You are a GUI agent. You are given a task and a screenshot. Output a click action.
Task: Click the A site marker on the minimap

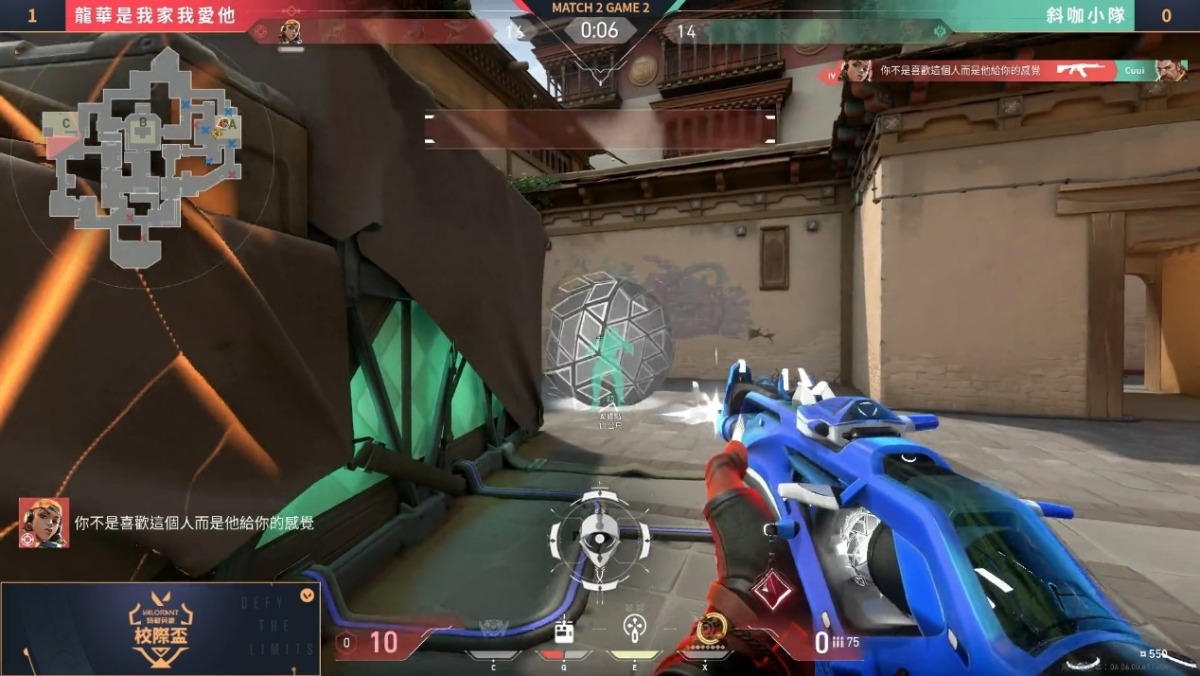point(231,125)
